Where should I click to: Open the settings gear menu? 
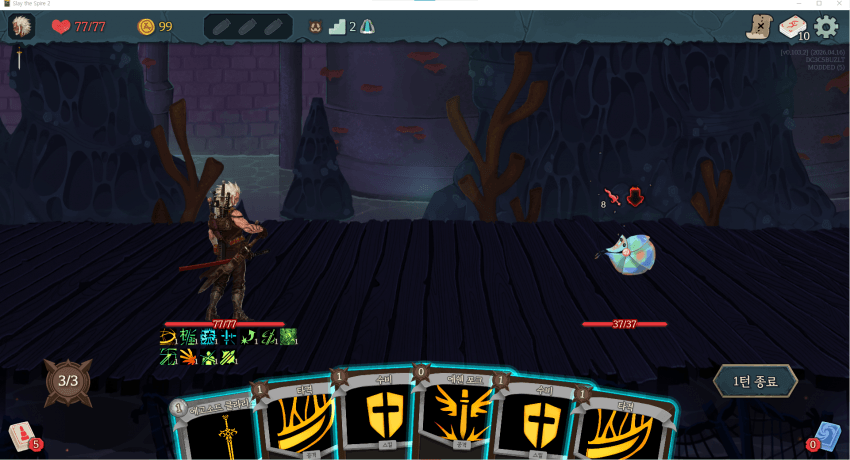click(826, 27)
